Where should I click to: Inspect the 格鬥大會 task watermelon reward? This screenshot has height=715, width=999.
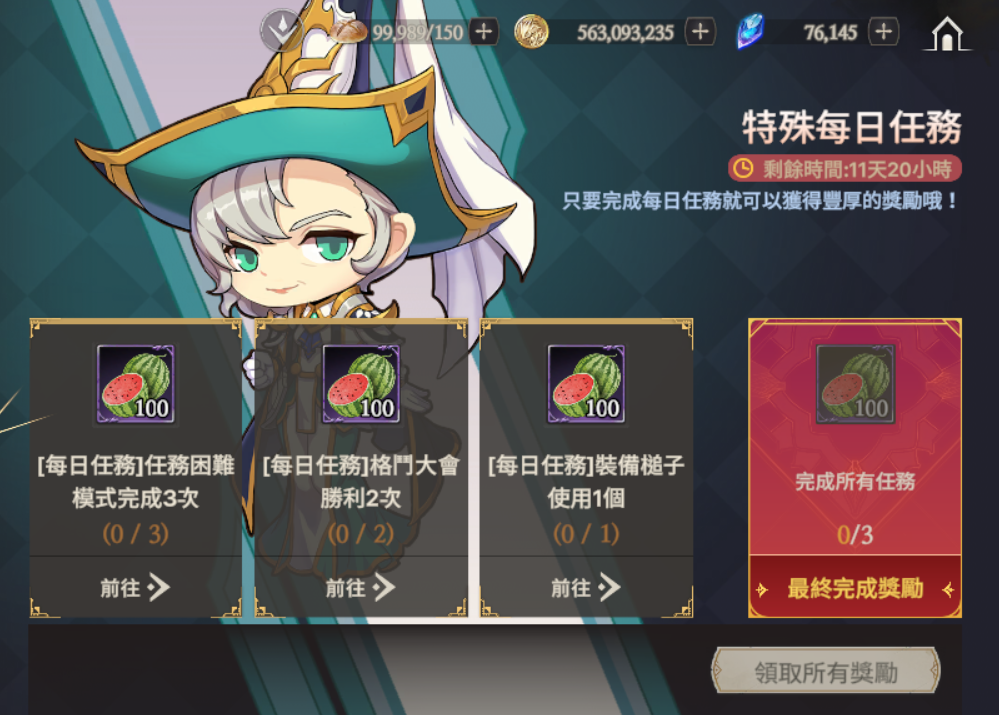click(361, 384)
